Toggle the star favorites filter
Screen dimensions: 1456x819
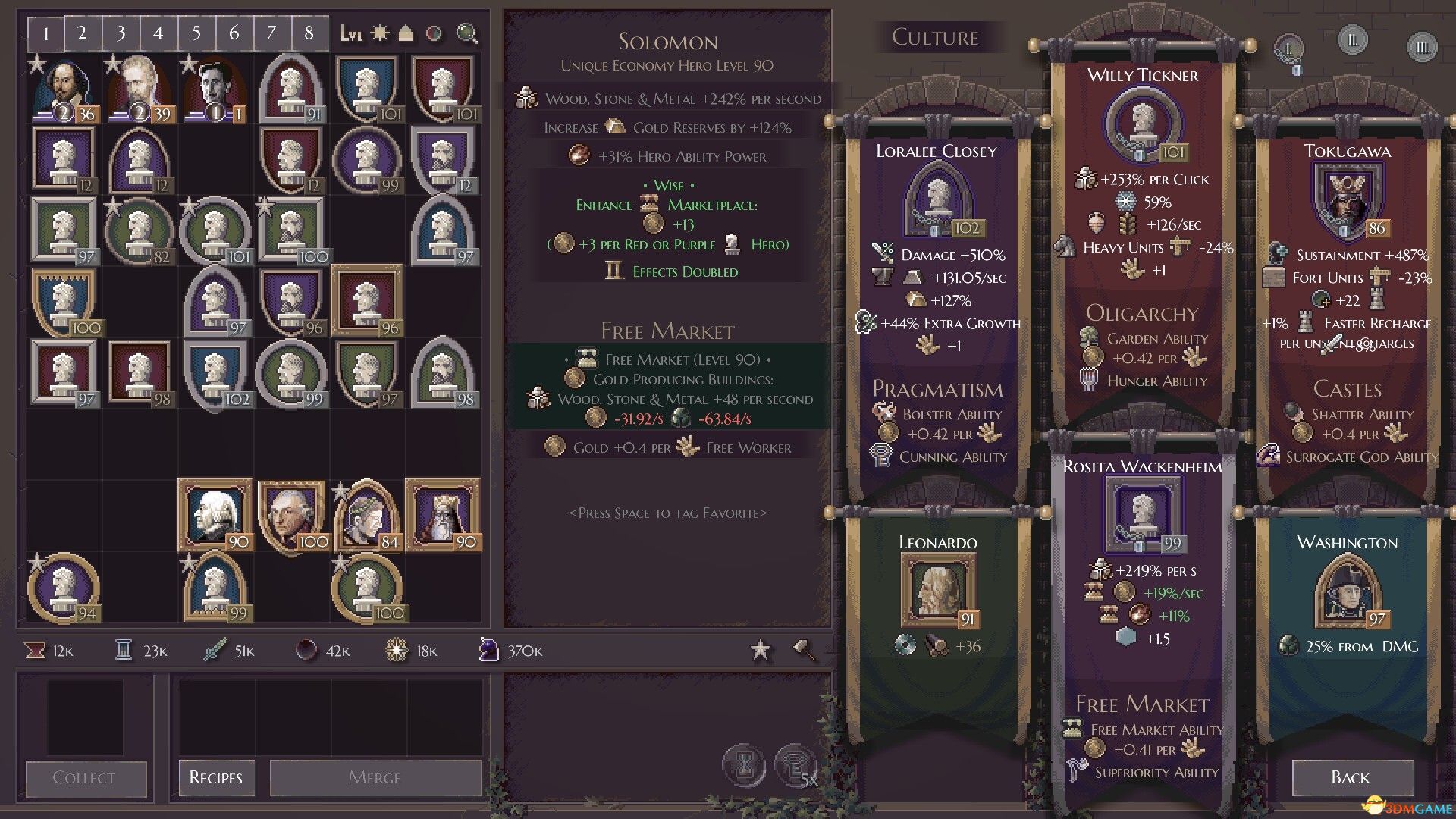tap(761, 650)
